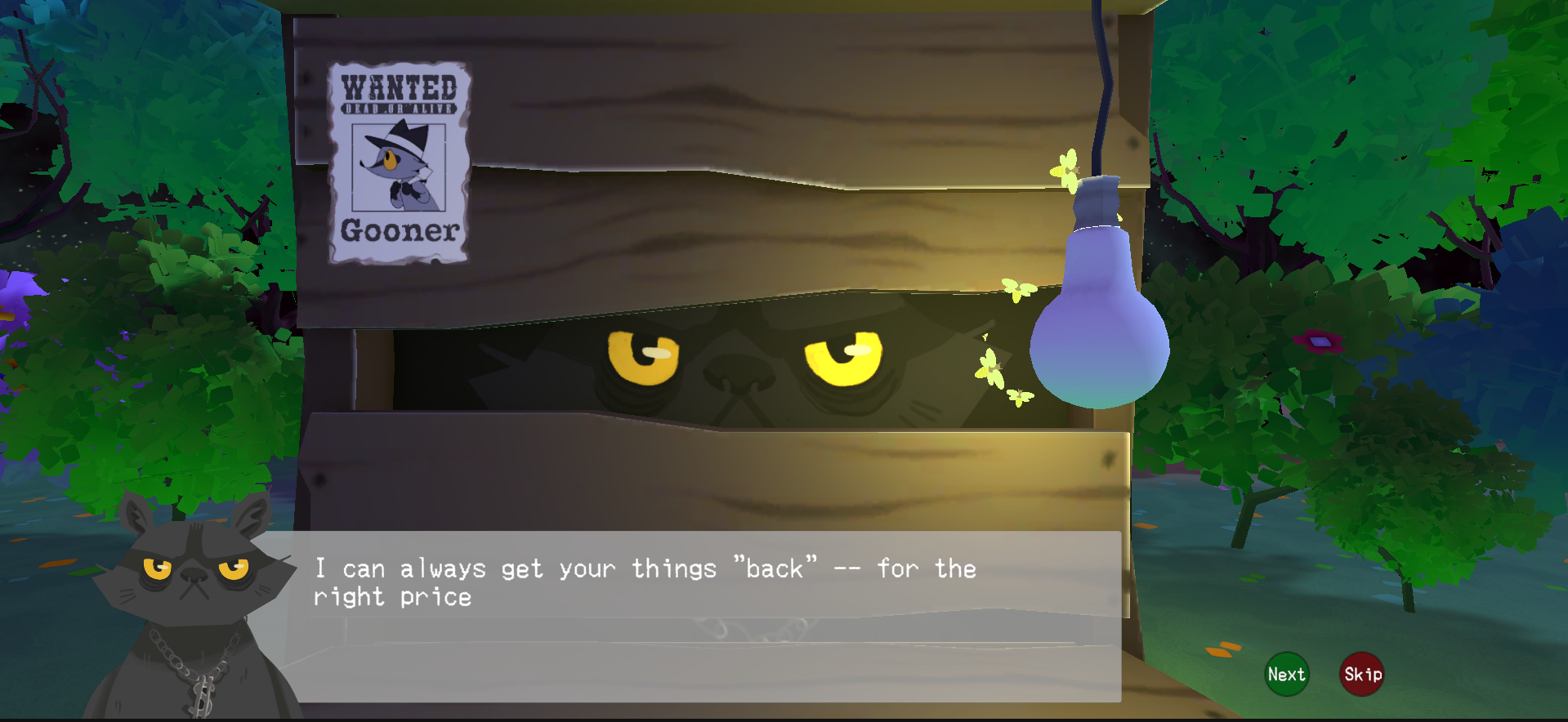This screenshot has height=722, width=1568.
Task: Toggle the peeking cat's right eye
Action: click(x=842, y=355)
